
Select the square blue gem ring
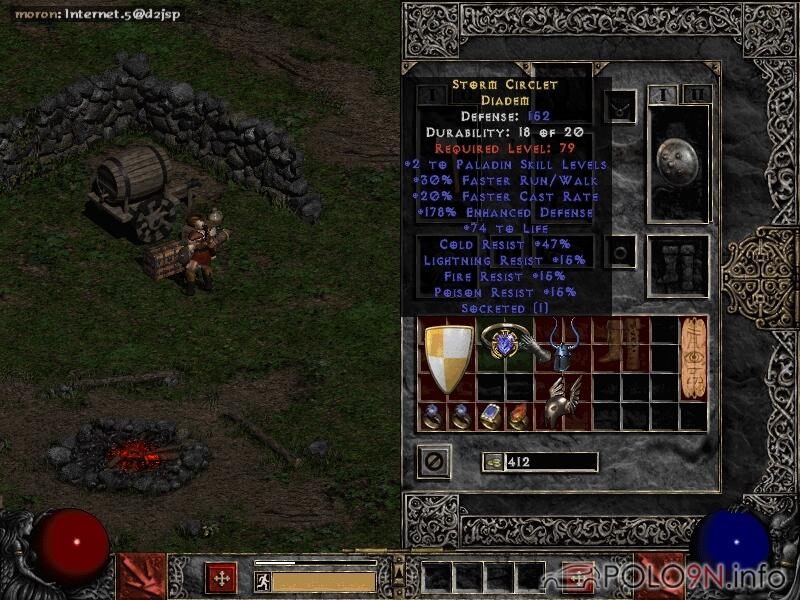[x=491, y=416]
